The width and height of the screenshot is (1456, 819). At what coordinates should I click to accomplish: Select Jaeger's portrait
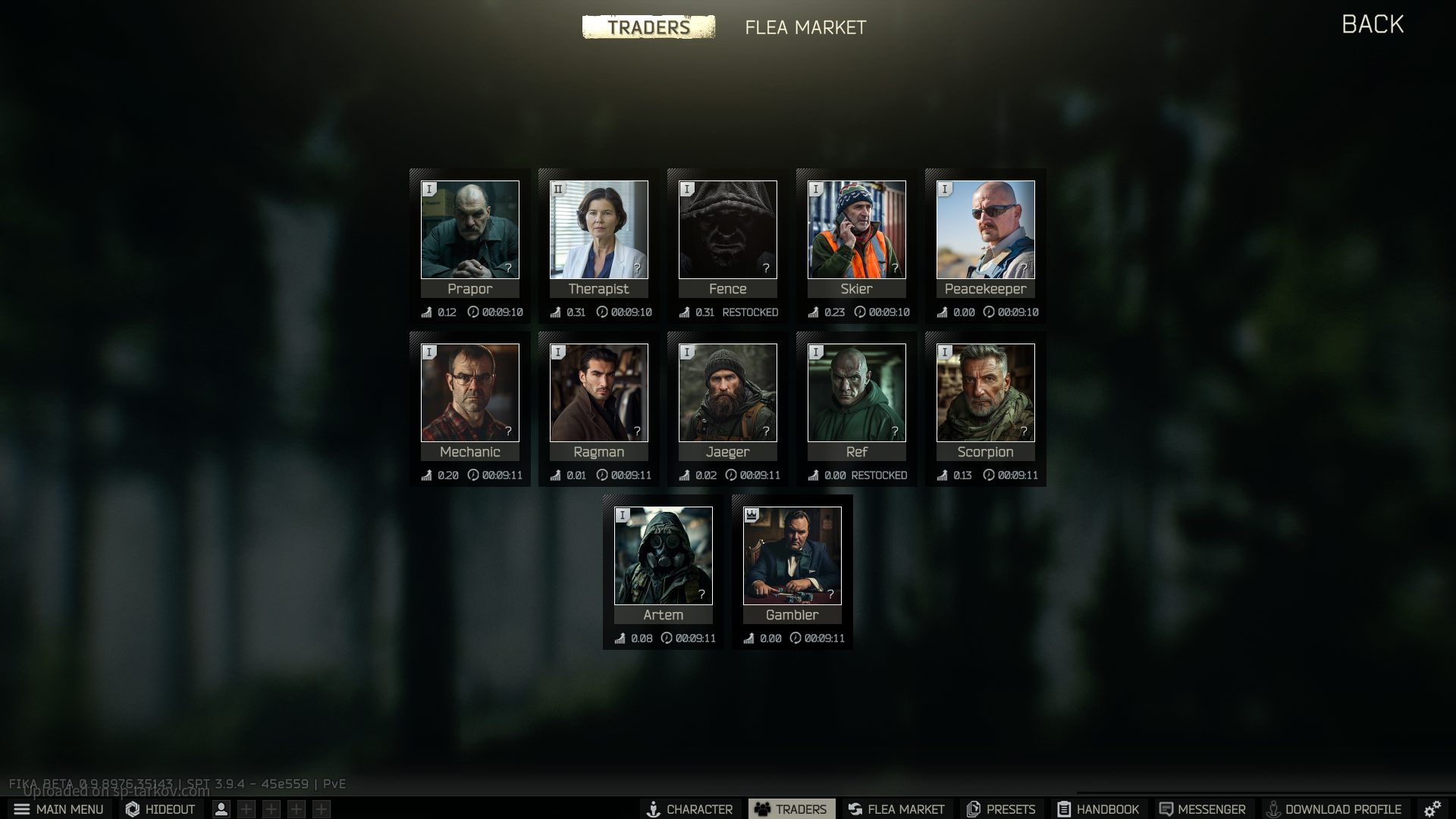point(728,393)
